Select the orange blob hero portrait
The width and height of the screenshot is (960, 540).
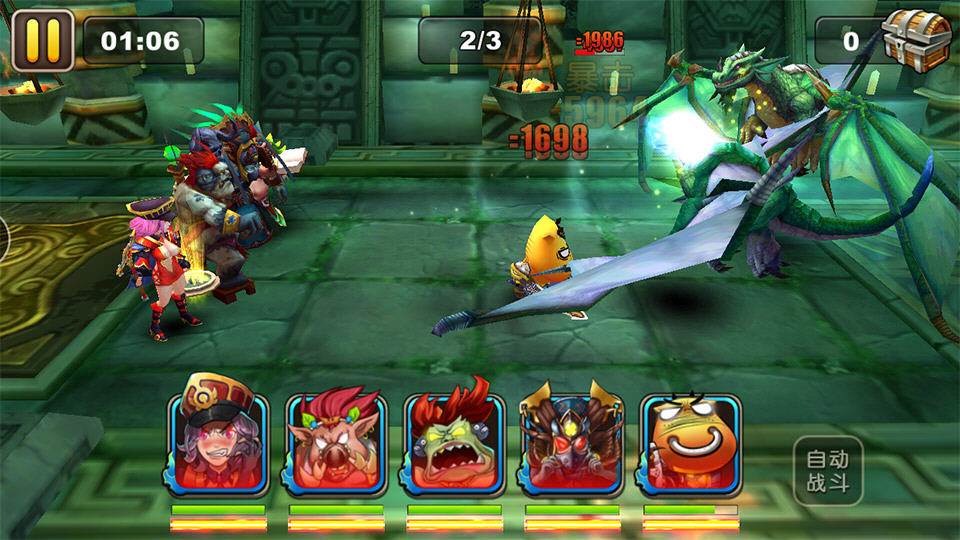point(690,444)
